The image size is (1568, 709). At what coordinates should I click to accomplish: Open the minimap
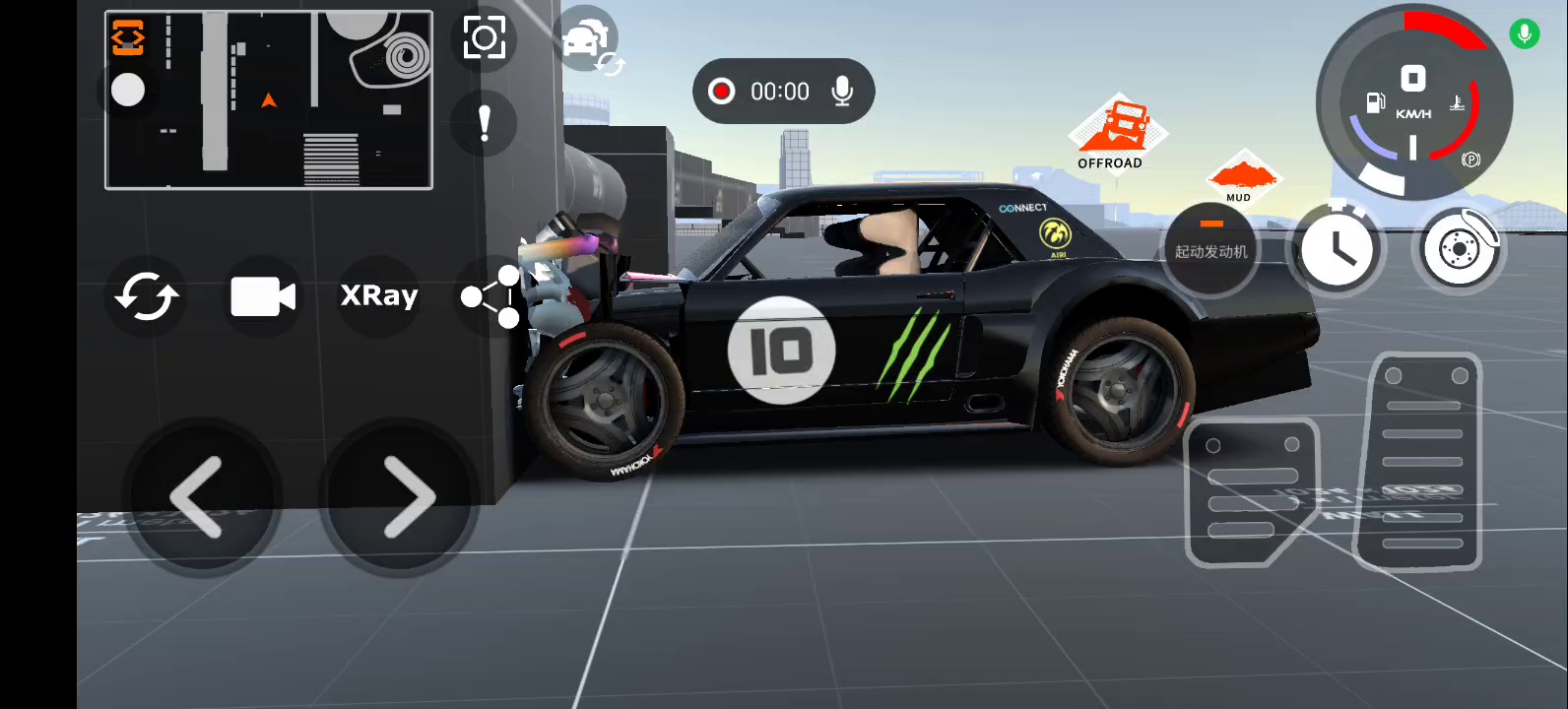point(268,99)
